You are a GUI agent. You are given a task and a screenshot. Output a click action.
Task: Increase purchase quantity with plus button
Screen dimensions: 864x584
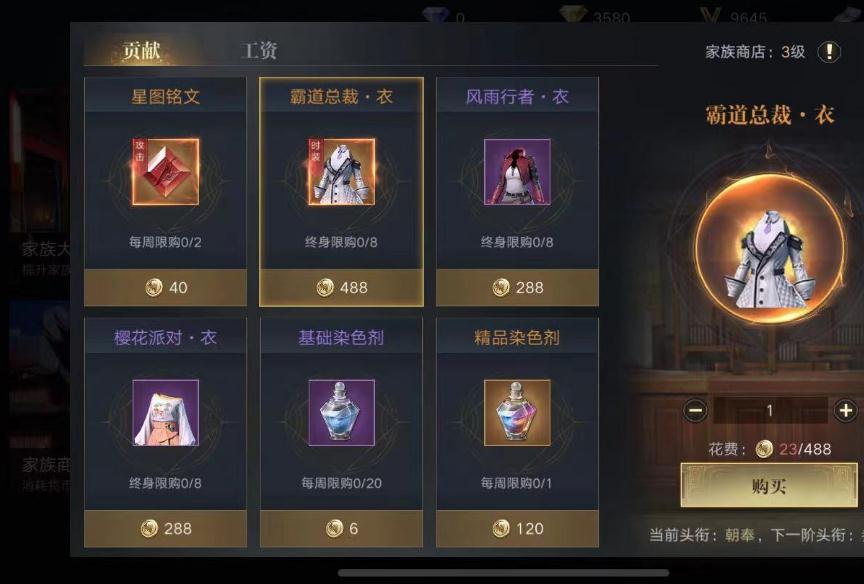click(846, 410)
